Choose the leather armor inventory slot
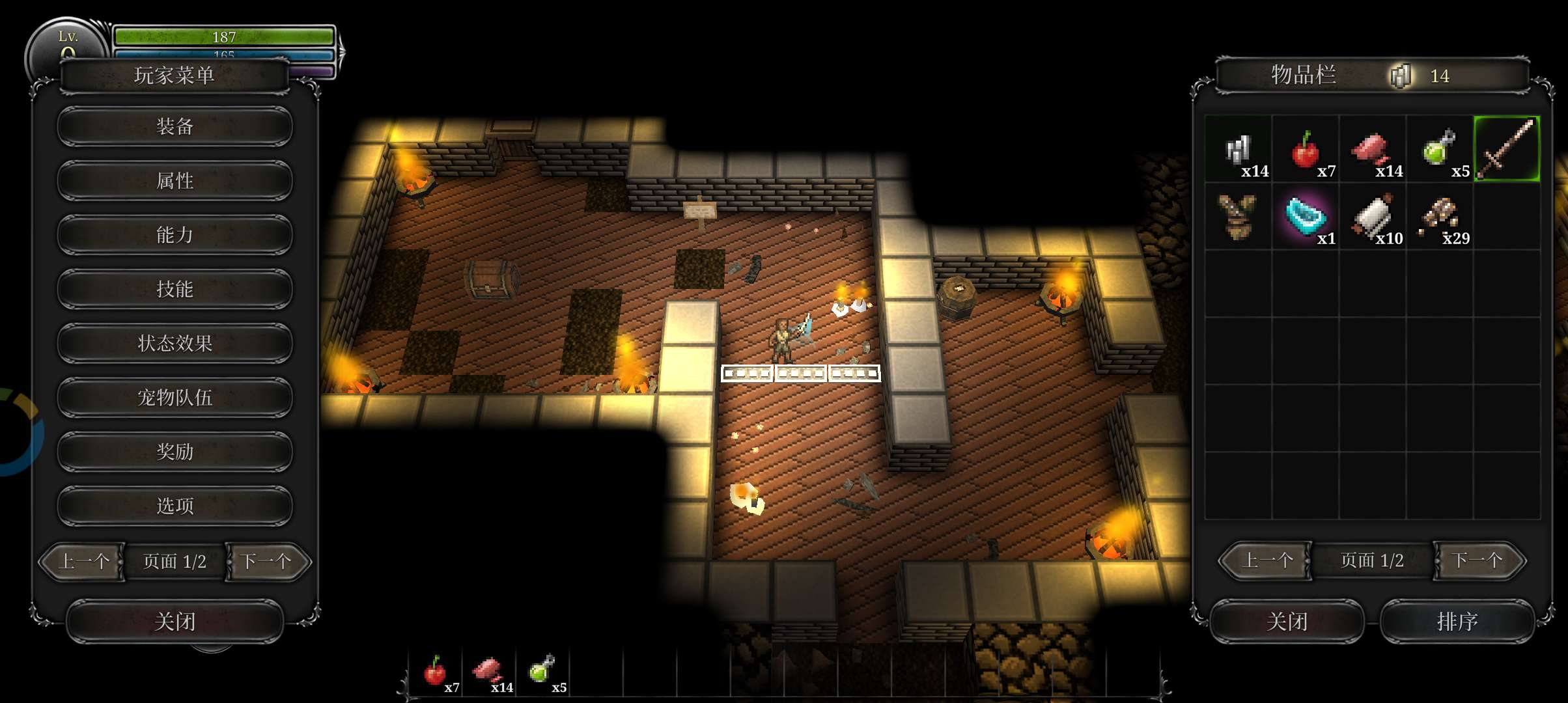The width and height of the screenshot is (1568, 703). (1237, 216)
